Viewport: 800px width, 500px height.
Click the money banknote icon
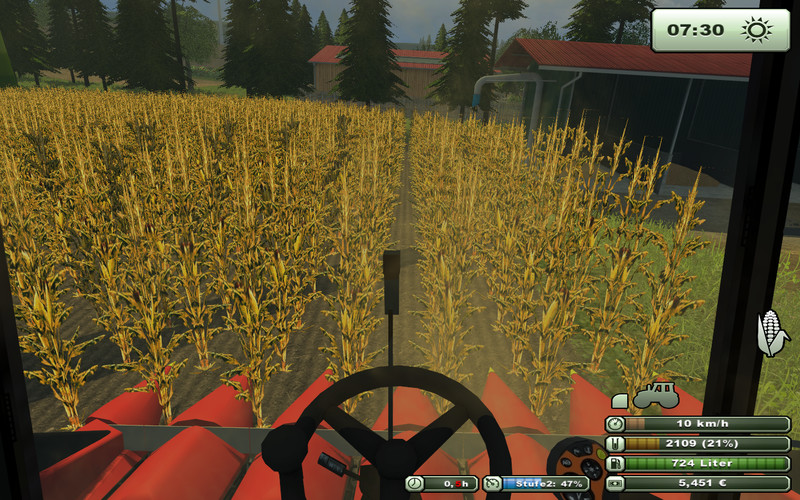615,483
